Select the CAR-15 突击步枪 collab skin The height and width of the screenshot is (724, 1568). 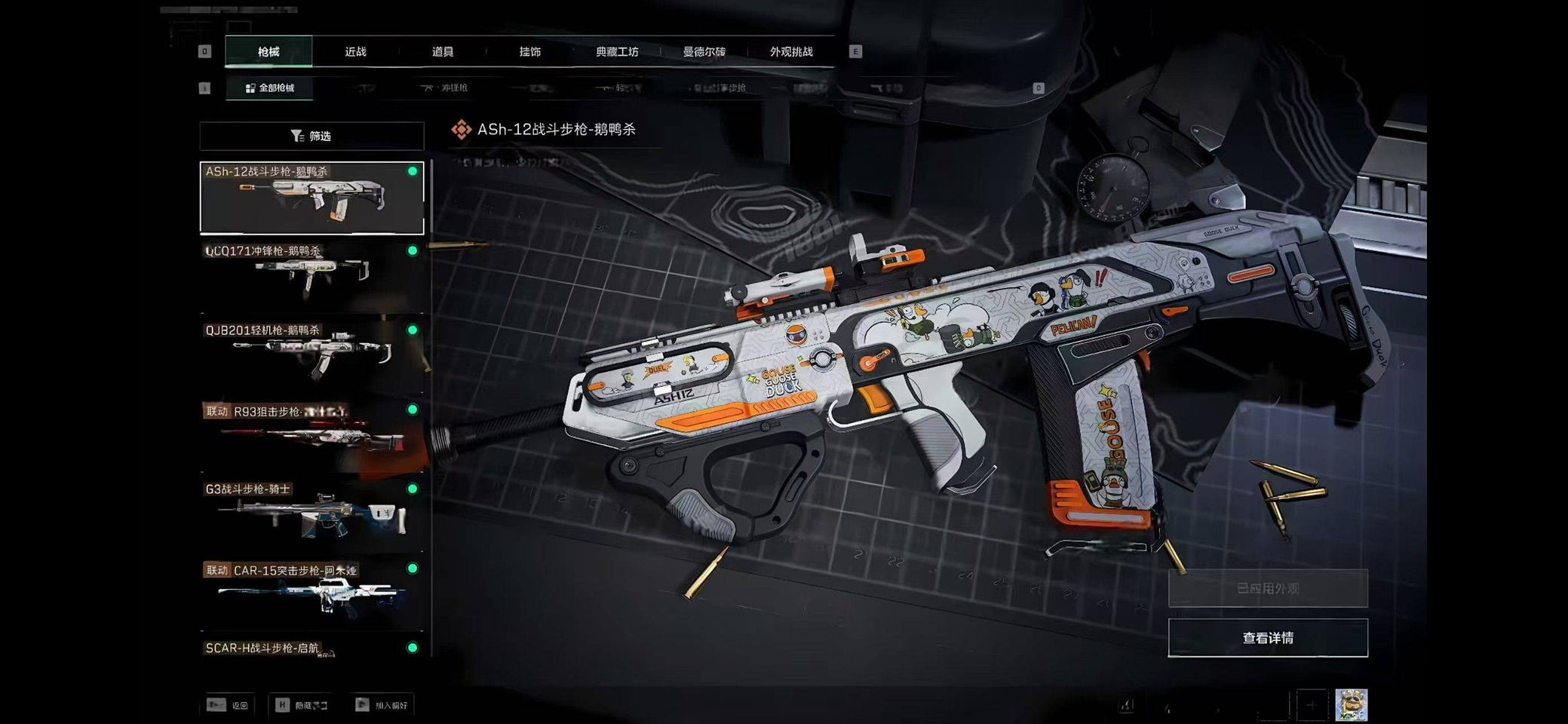click(x=311, y=594)
